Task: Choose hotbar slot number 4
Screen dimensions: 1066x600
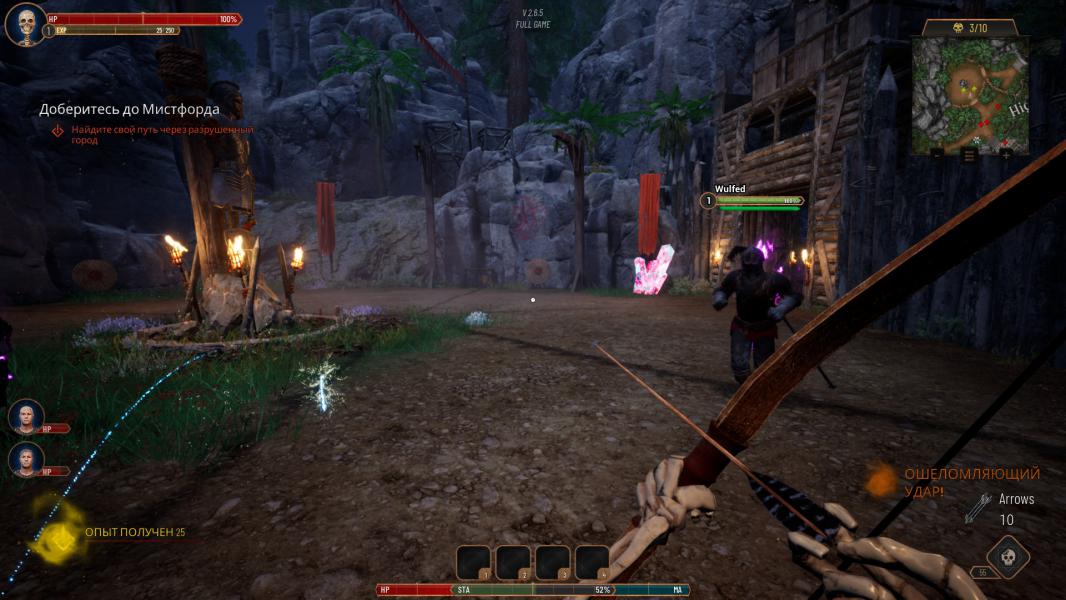Action: coord(592,562)
